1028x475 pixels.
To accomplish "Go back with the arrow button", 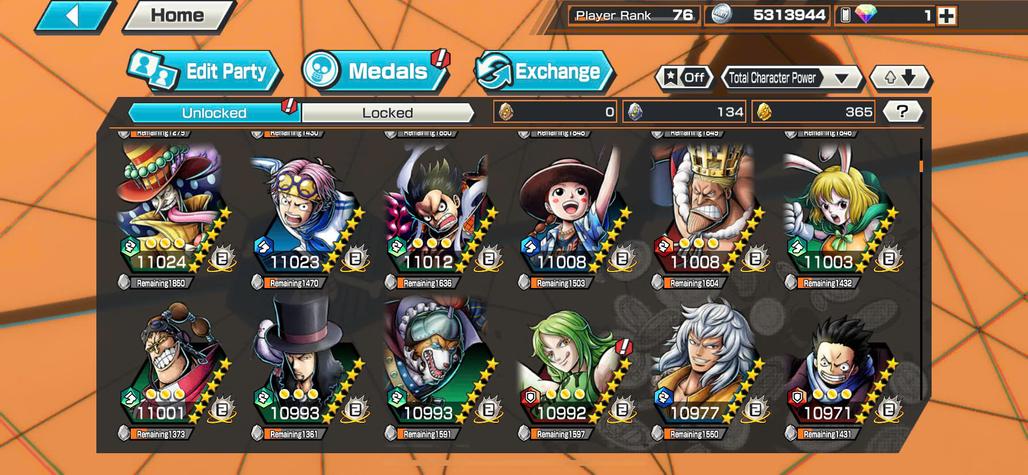I will (74, 16).
